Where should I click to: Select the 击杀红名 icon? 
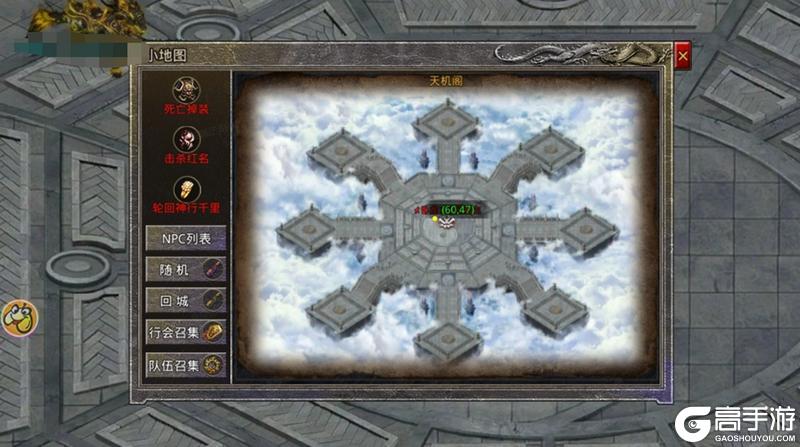tap(186, 138)
